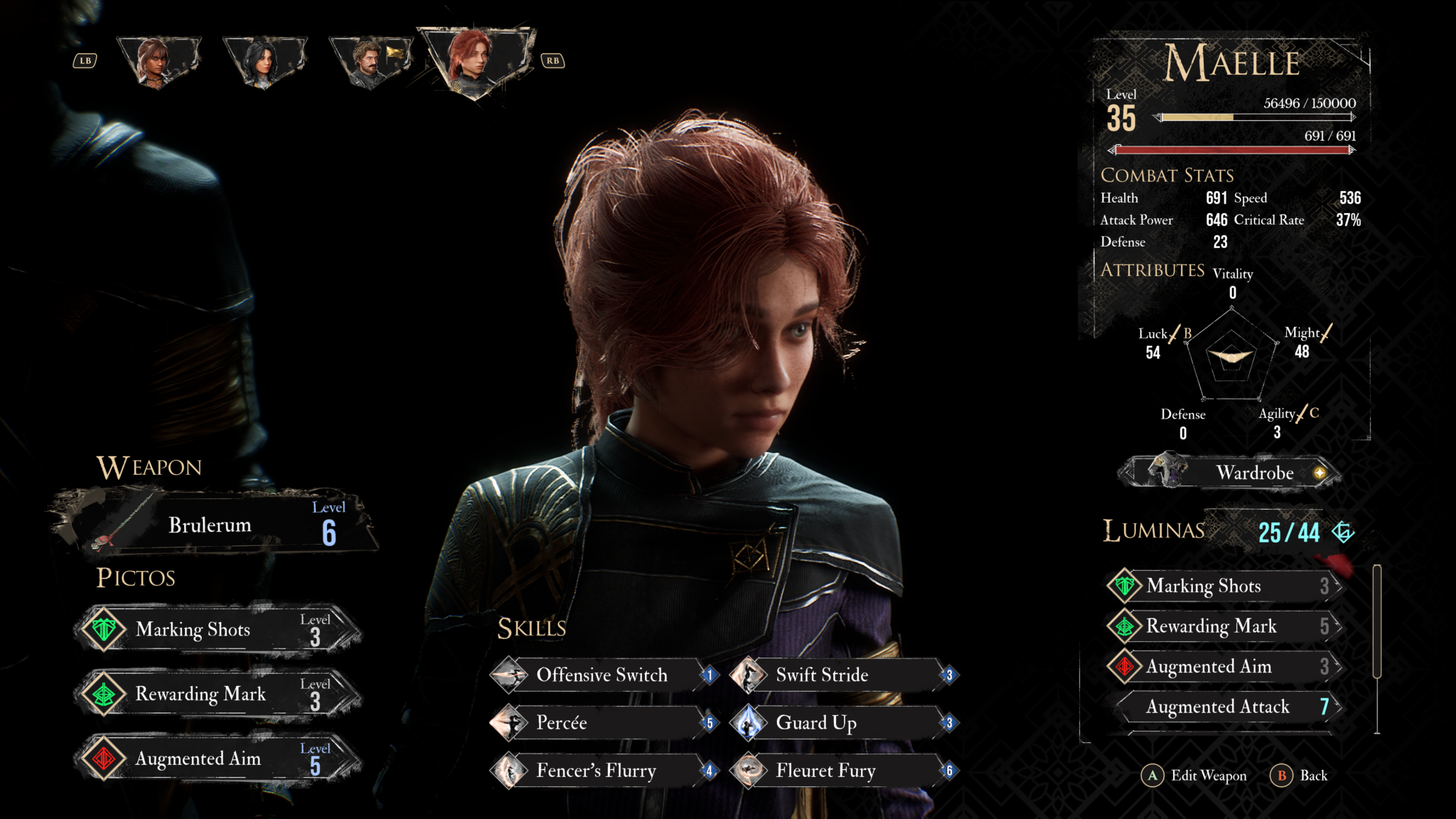Click the Fleuret Fury skill icon
Image resolution: width=1456 pixels, height=819 pixels.
(x=747, y=771)
